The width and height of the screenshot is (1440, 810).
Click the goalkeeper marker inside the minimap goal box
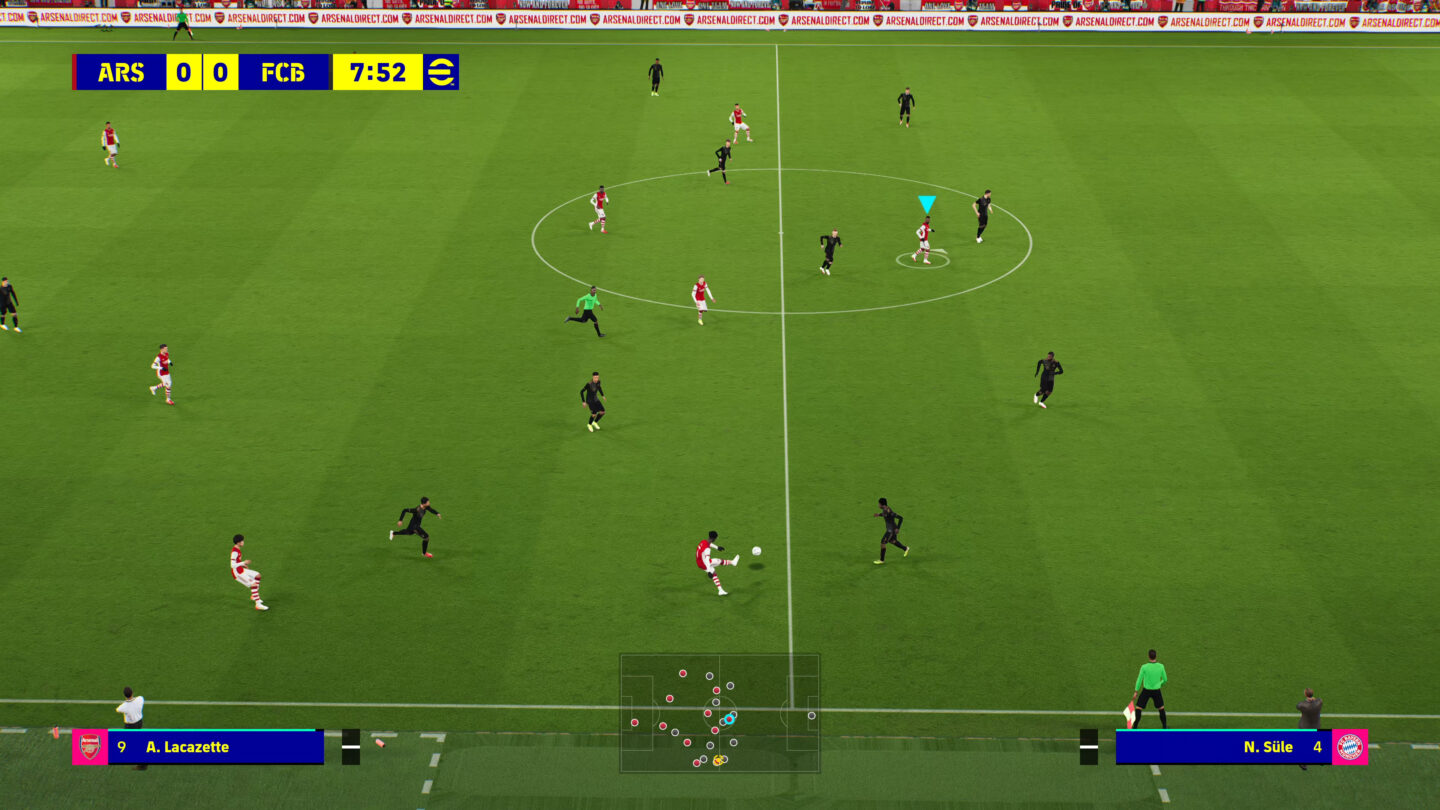[812, 715]
